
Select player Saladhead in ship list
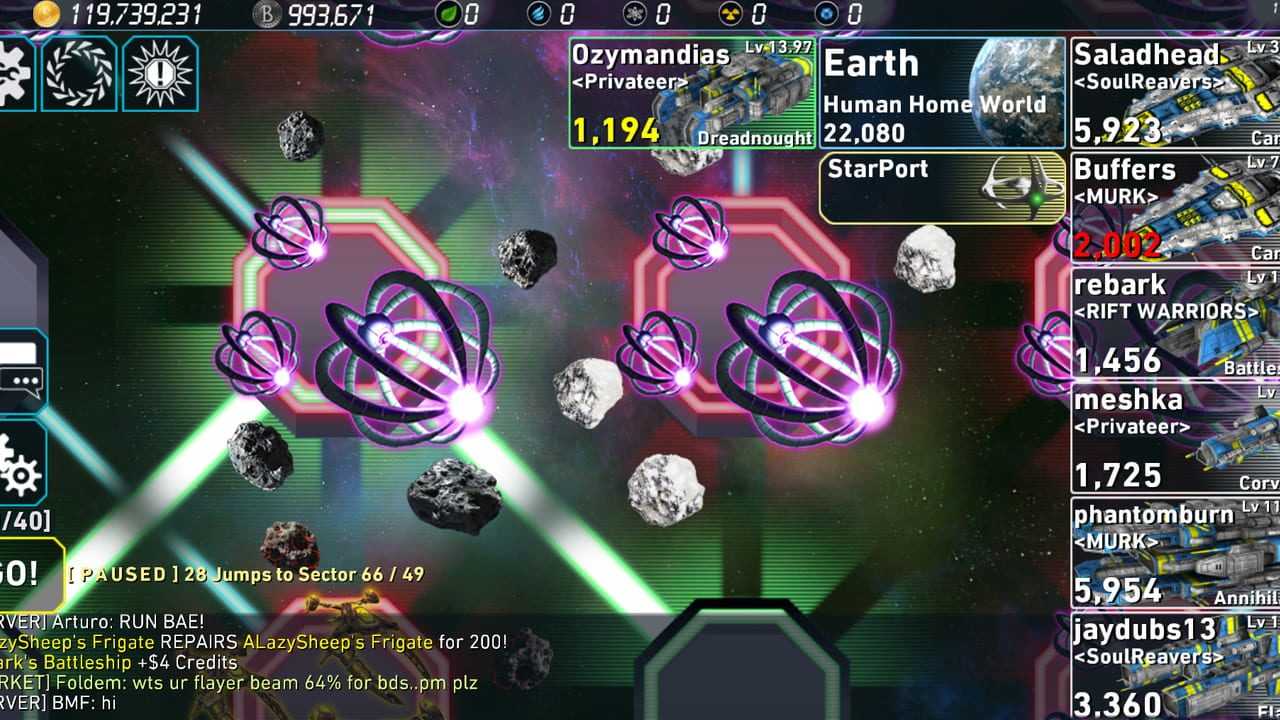pyautogui.click(x=1175, y=93)
